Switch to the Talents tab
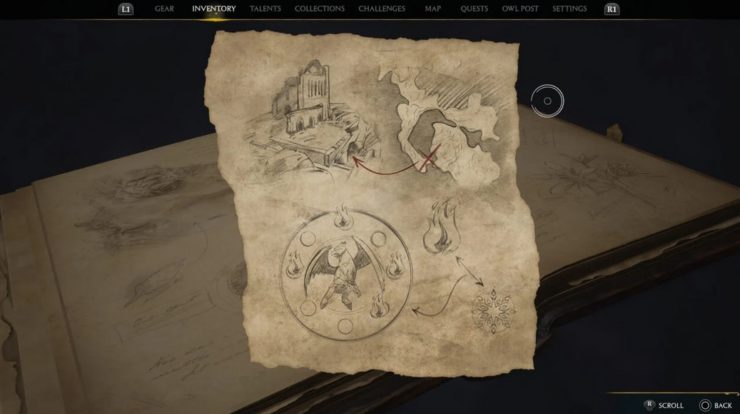740x414 pixels. point(266,9)
